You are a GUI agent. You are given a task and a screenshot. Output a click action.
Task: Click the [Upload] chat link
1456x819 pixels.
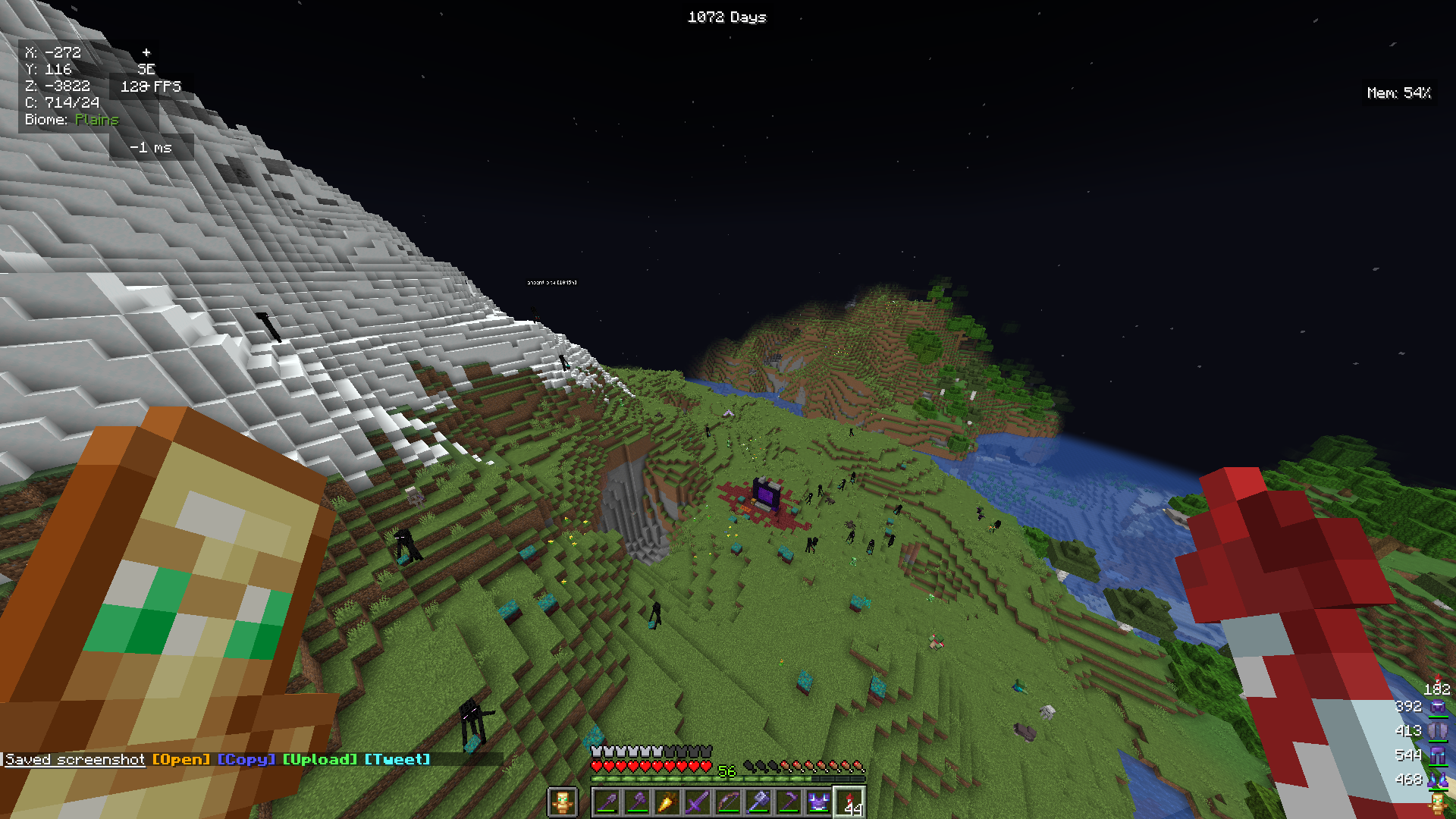tap(320, 759)
